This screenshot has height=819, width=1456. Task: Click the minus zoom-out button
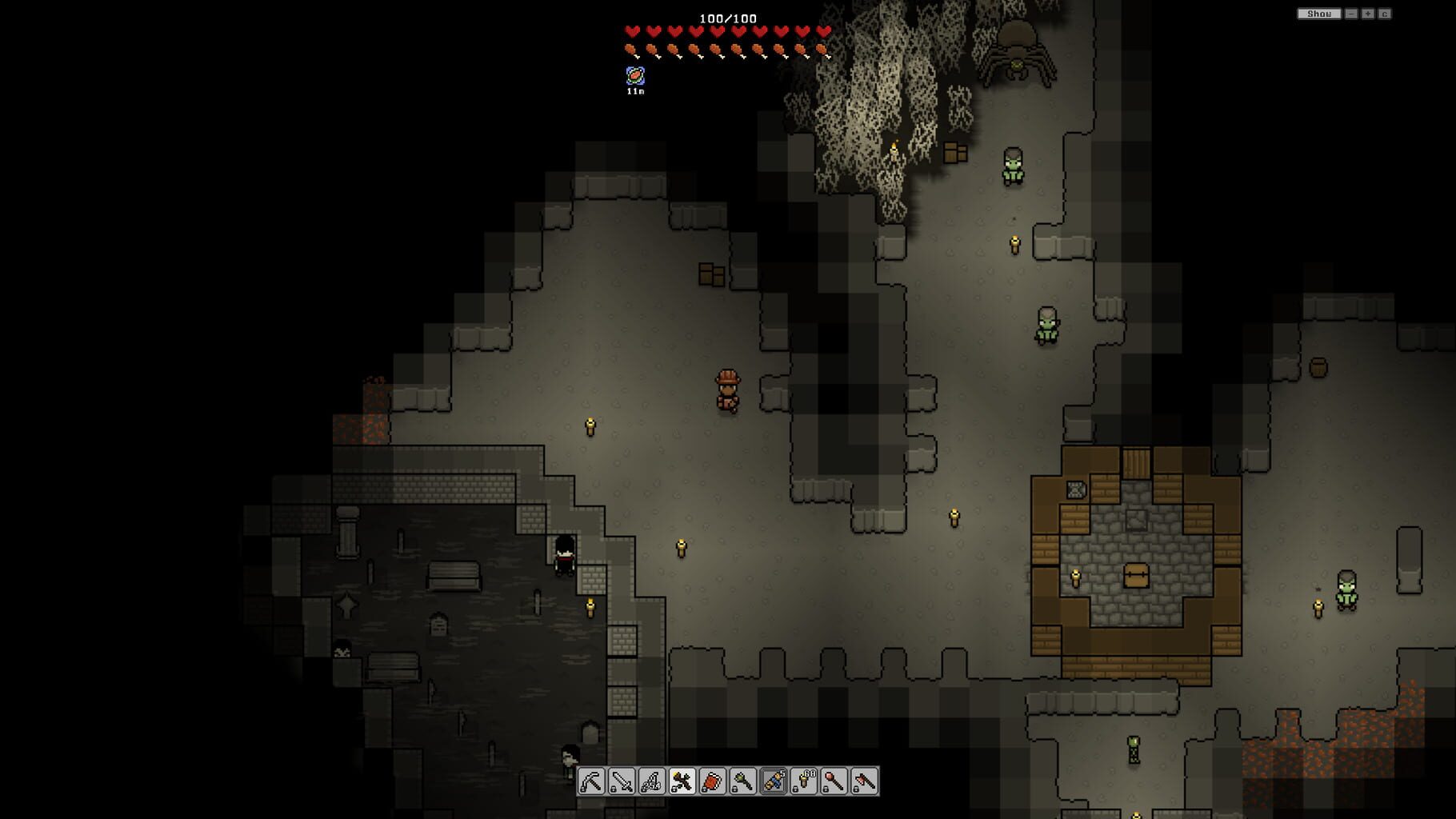tap(1351, 13)
